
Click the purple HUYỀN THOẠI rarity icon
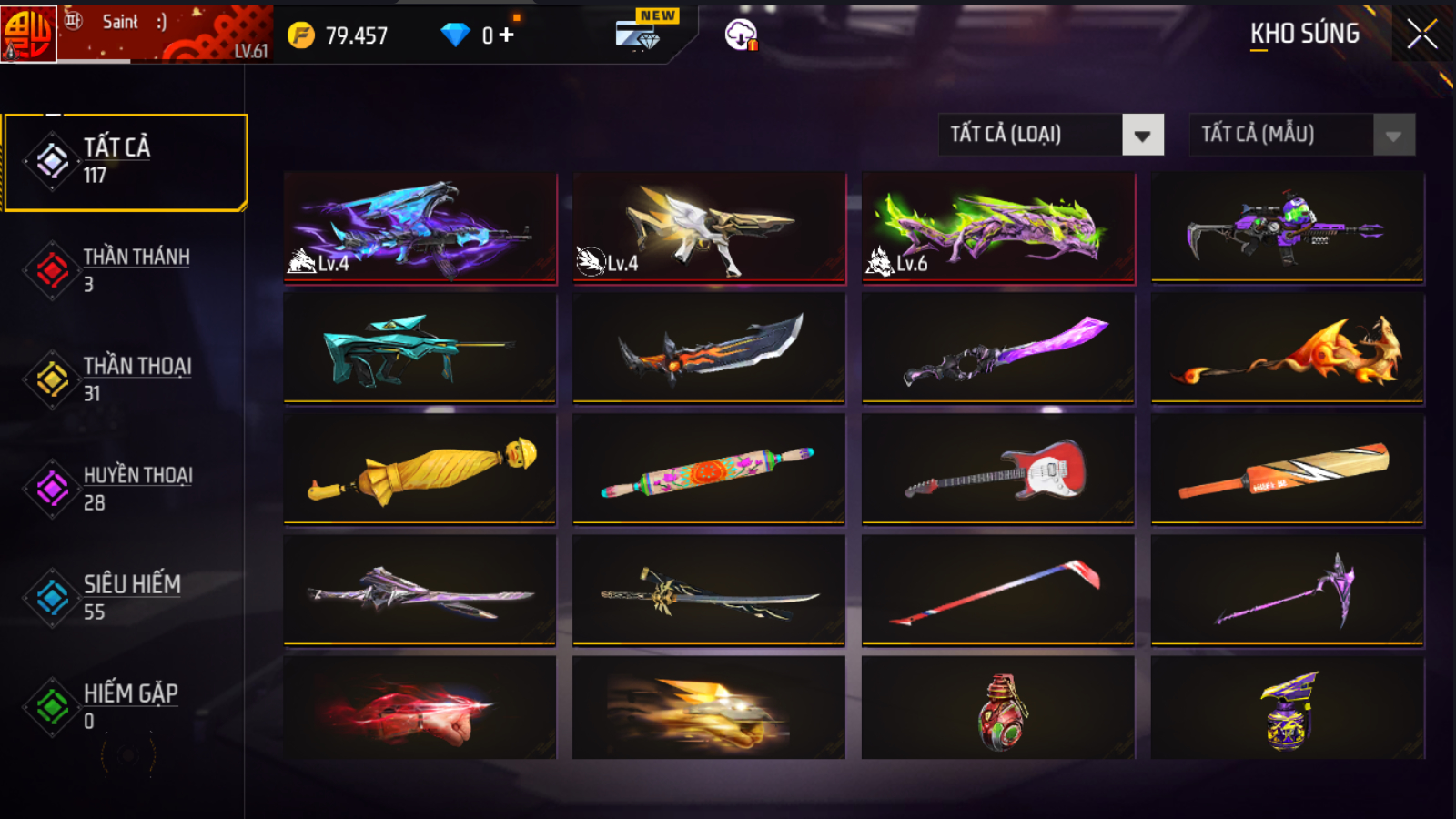50,488
